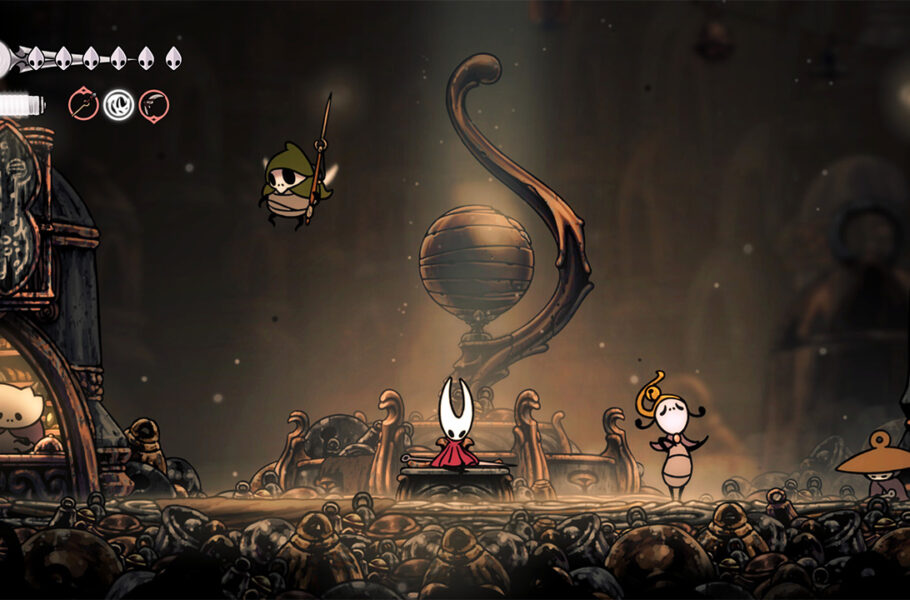Viewport: 910px width, 600px height.
Task: Select the needle-and-thread tool icon
Action: pyautogui.click(x=83, y=104)
